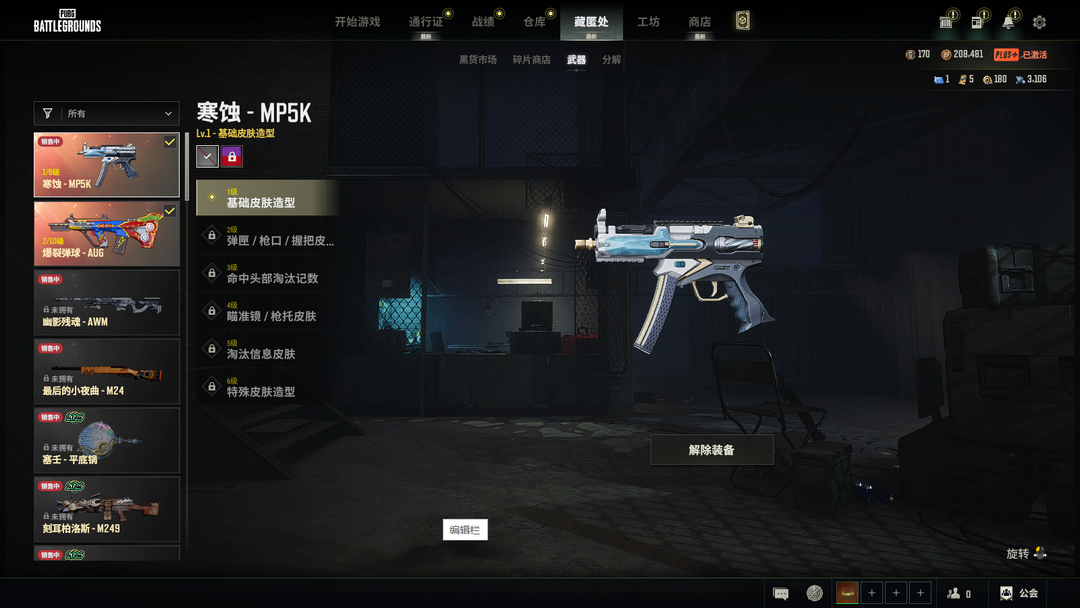Select the 分解 sub-tab

click(x=611, y=60)
